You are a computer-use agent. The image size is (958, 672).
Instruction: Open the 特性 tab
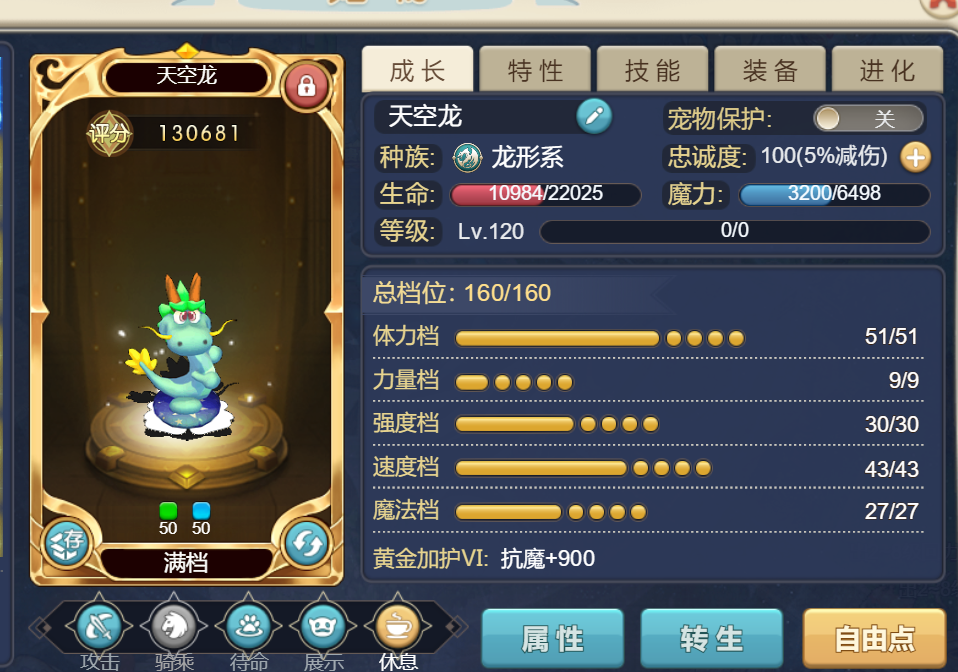[x=535, y=70]
